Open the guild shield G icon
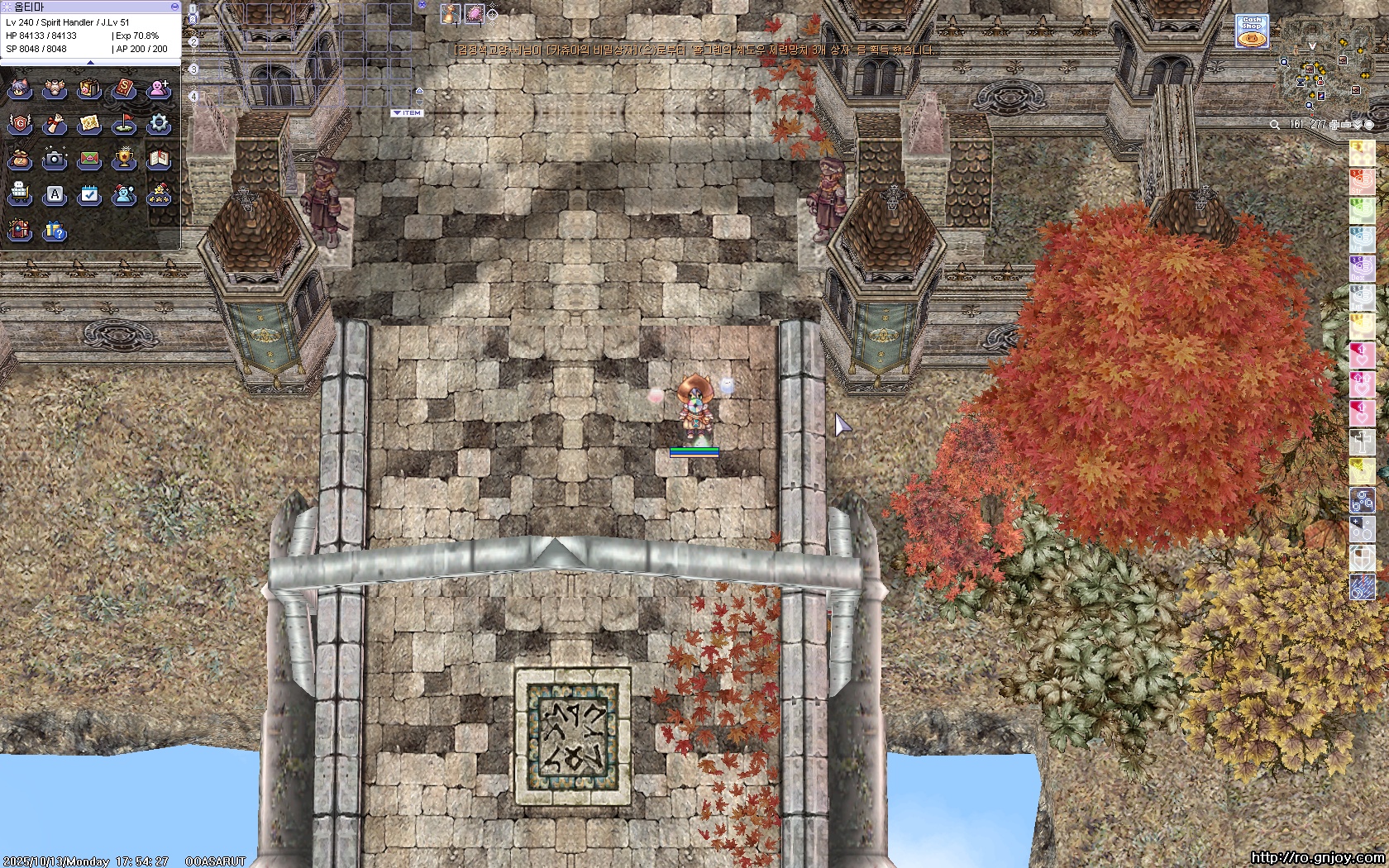This screenshot has height=868, width=1389. [x=20, y=124]
